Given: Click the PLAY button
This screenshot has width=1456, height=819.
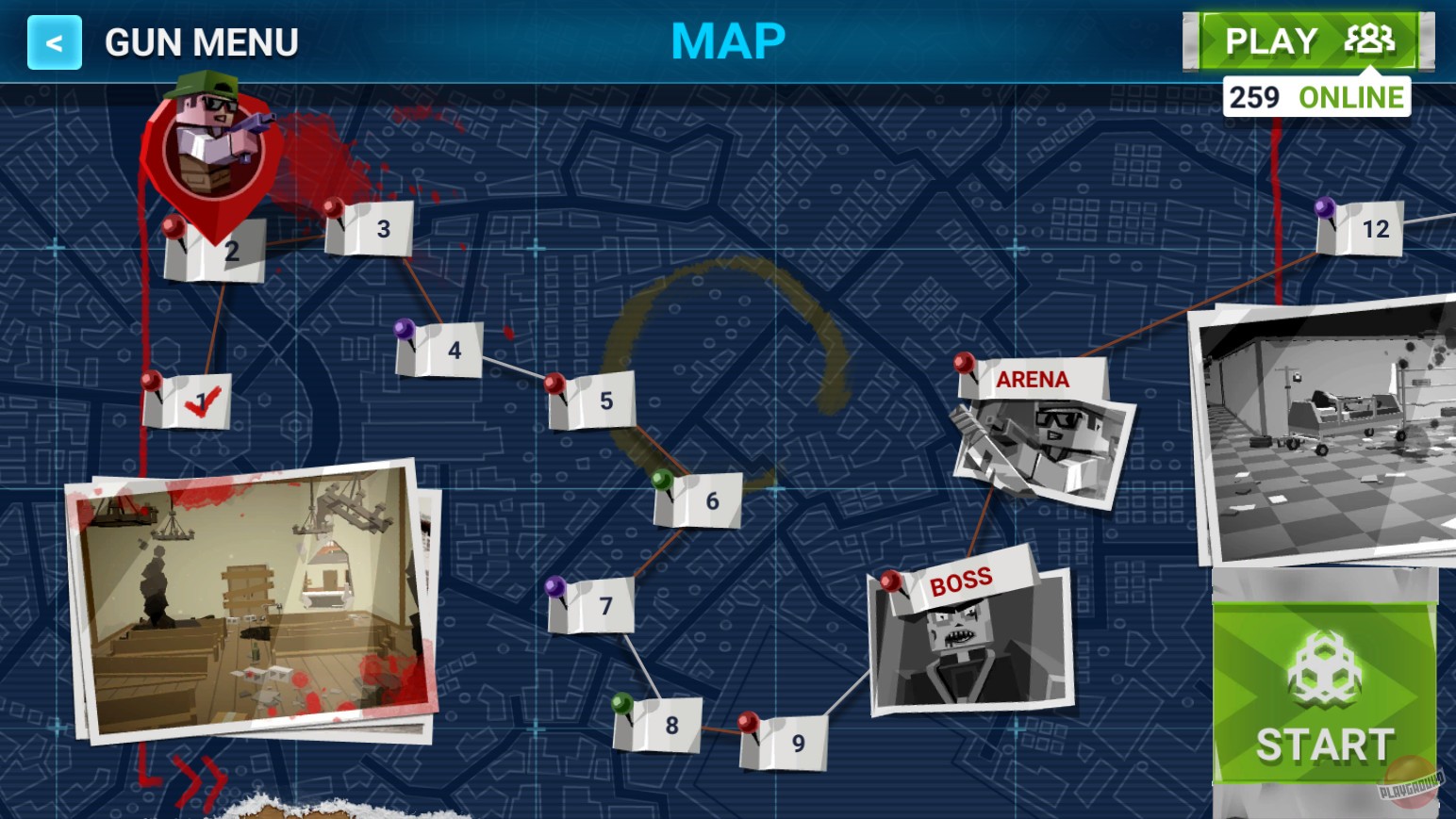Looking at the screenshot, I should tap(1270, 40).
